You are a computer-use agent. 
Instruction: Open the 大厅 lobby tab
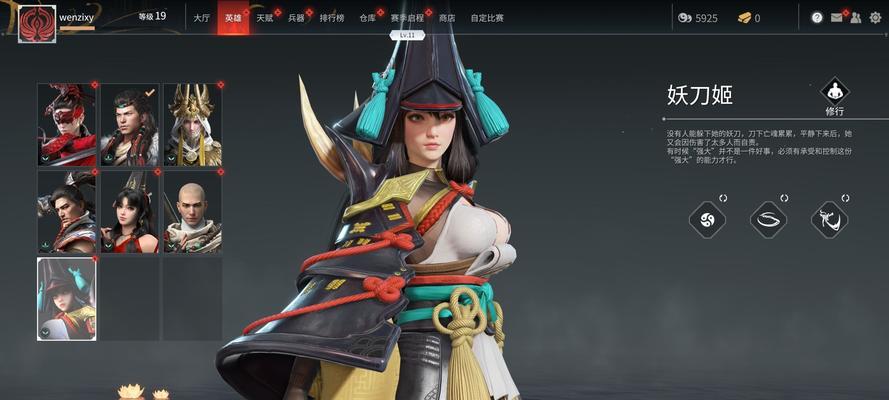tap(200, 17)
